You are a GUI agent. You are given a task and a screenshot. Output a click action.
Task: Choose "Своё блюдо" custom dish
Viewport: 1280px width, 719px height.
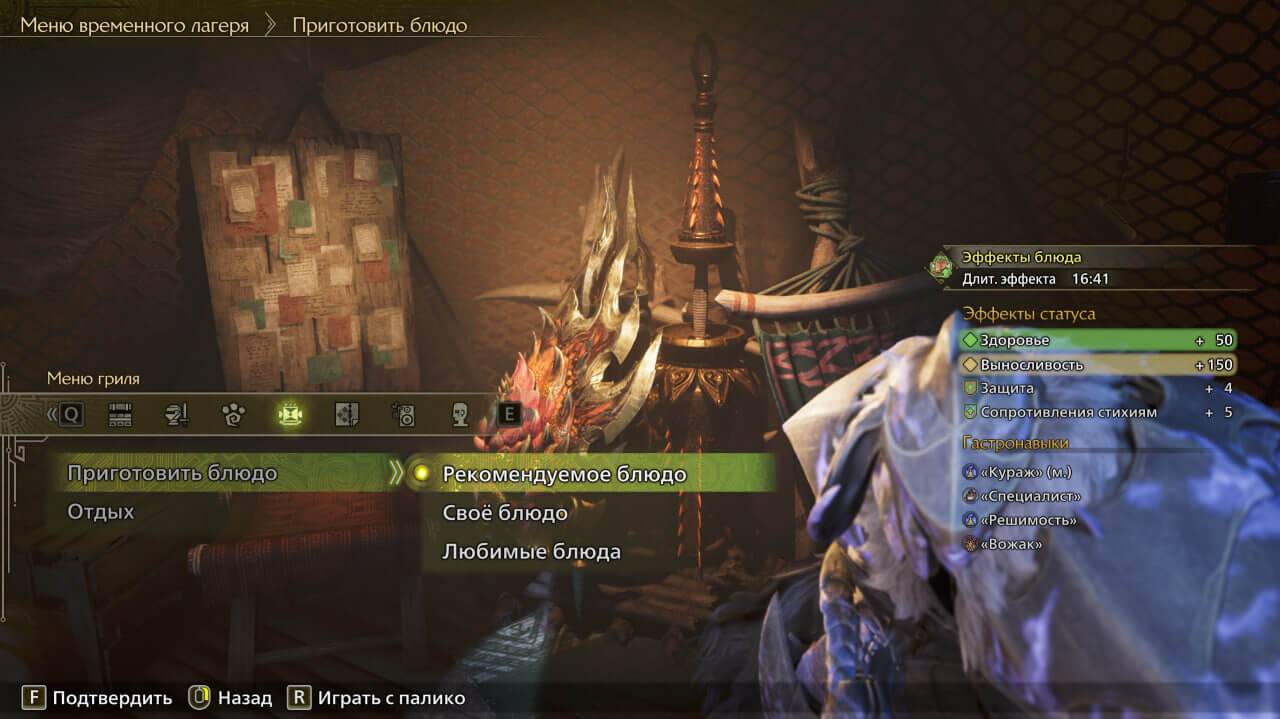pos(505,513)
